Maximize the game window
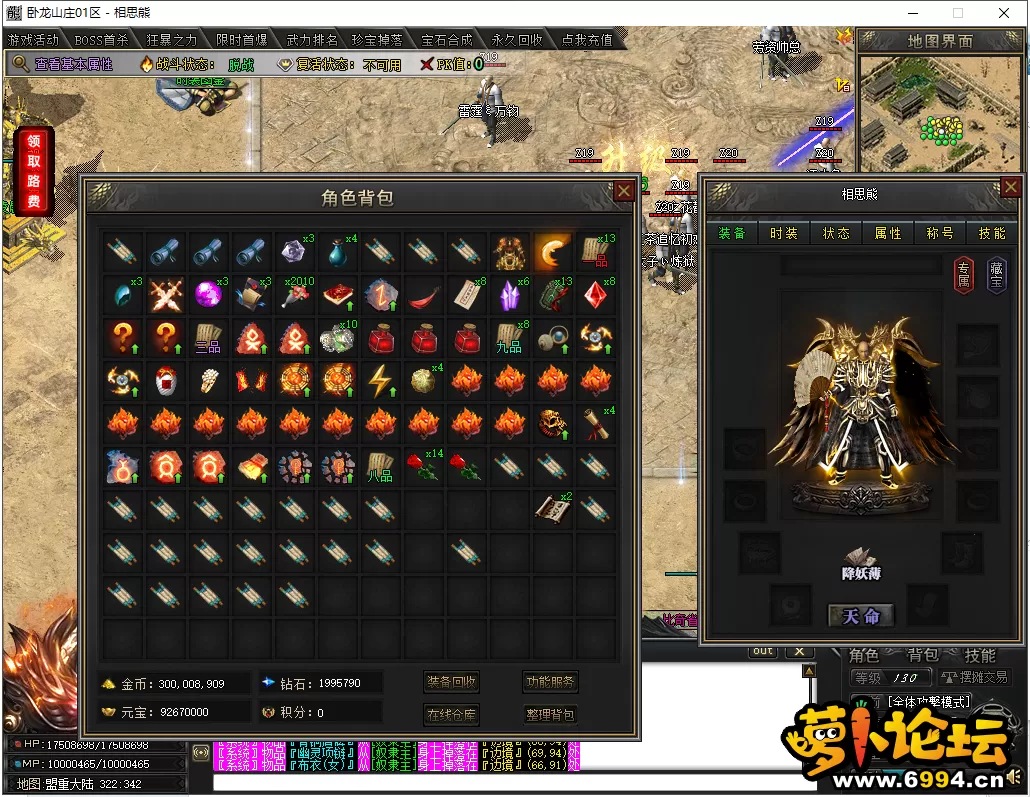Image resolution: width=1030 pixels, height=797 pixels. pyautogui.click(x=958, y=13)
